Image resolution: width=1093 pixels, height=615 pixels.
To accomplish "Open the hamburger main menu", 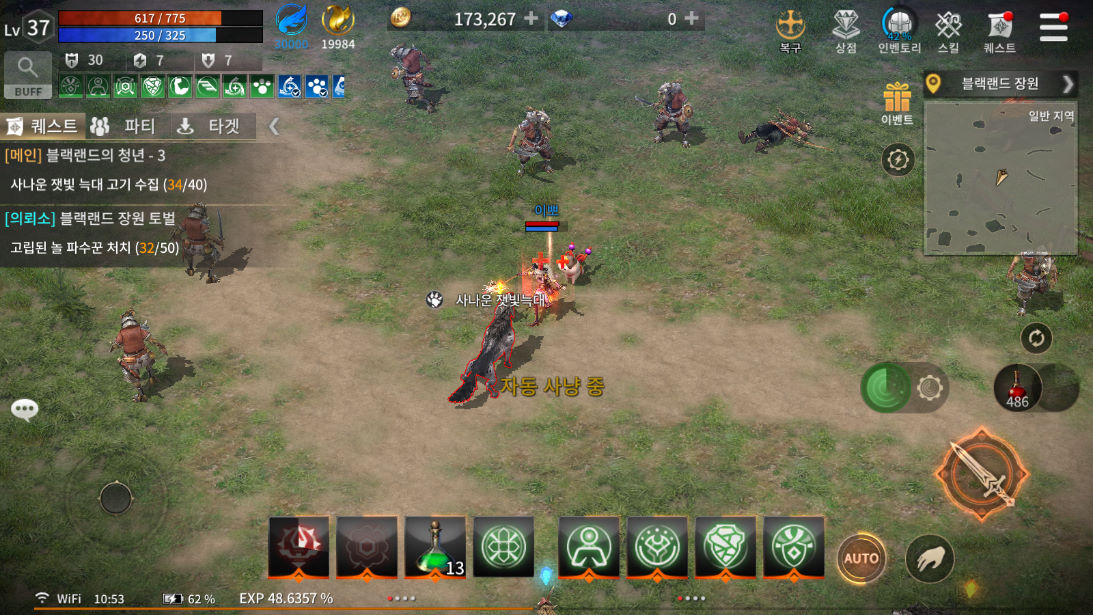I will (x=1053, y=27).
